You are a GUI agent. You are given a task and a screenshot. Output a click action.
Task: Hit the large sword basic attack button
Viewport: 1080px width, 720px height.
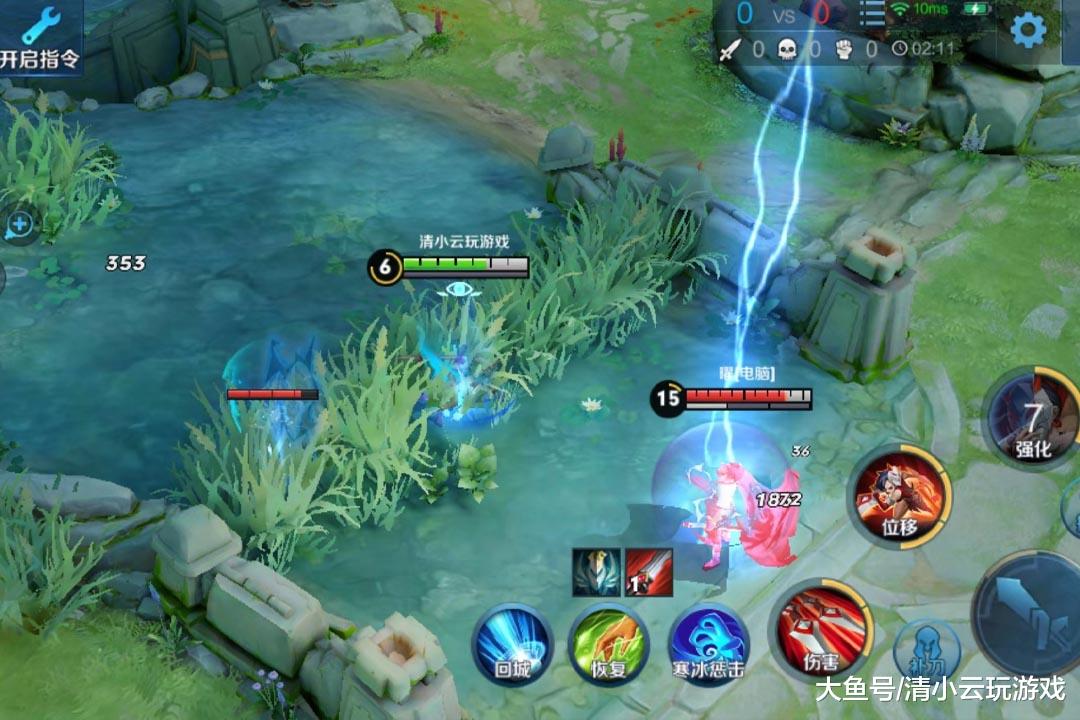(x=1035, y=608)
